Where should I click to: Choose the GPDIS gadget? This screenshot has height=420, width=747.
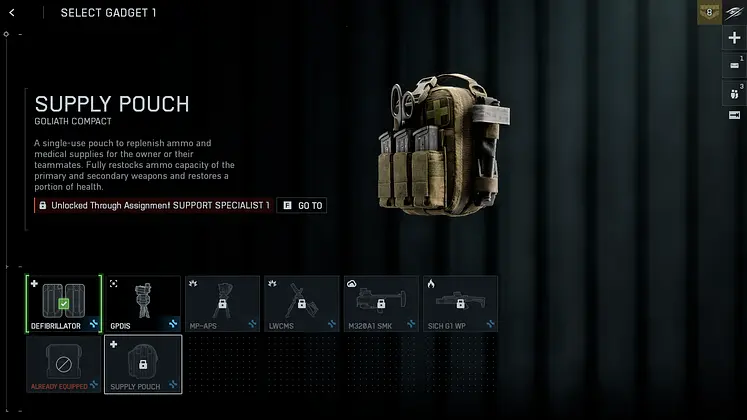tap(143, 304)
